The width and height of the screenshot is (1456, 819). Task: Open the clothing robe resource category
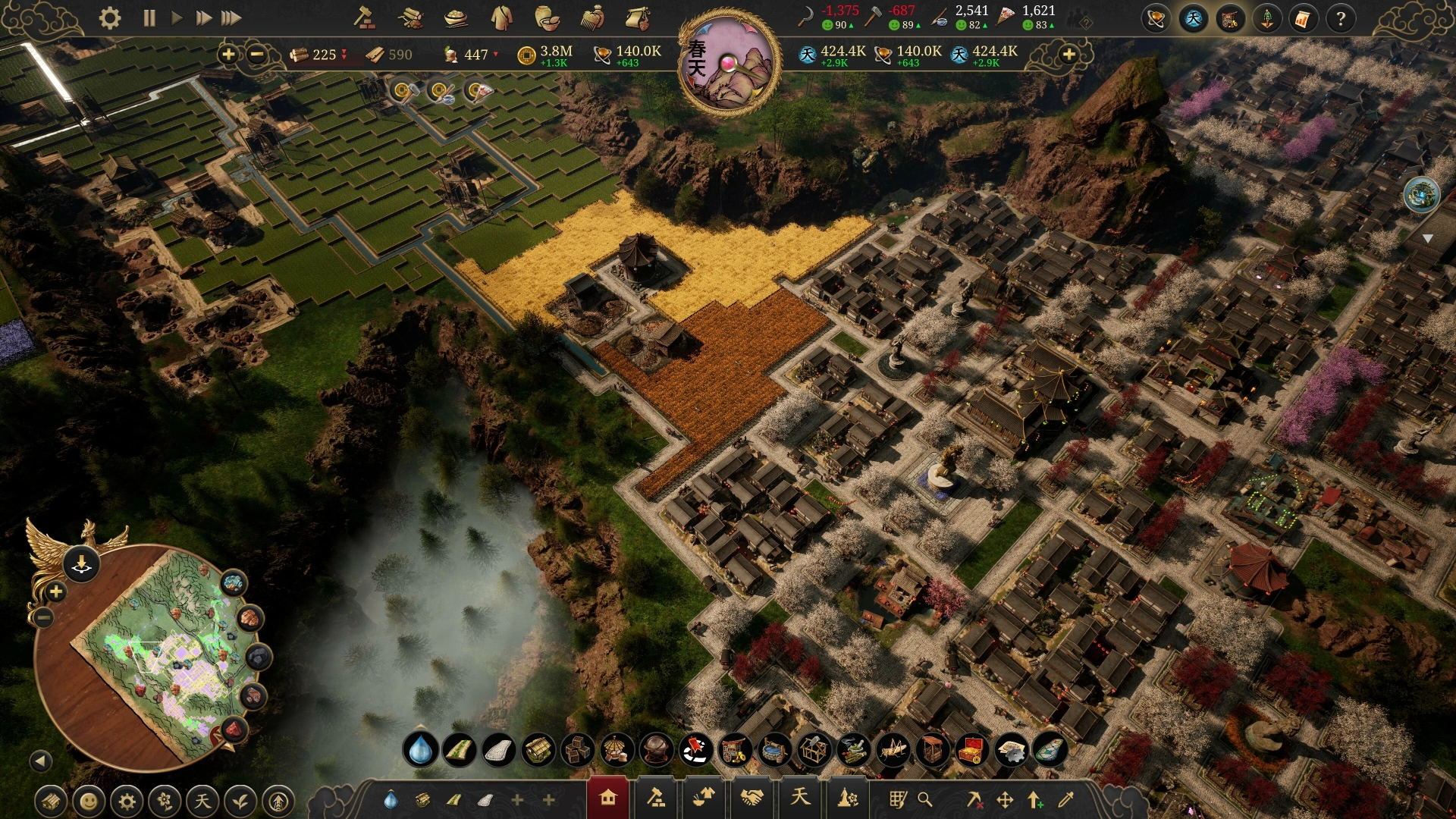[501, 18]
